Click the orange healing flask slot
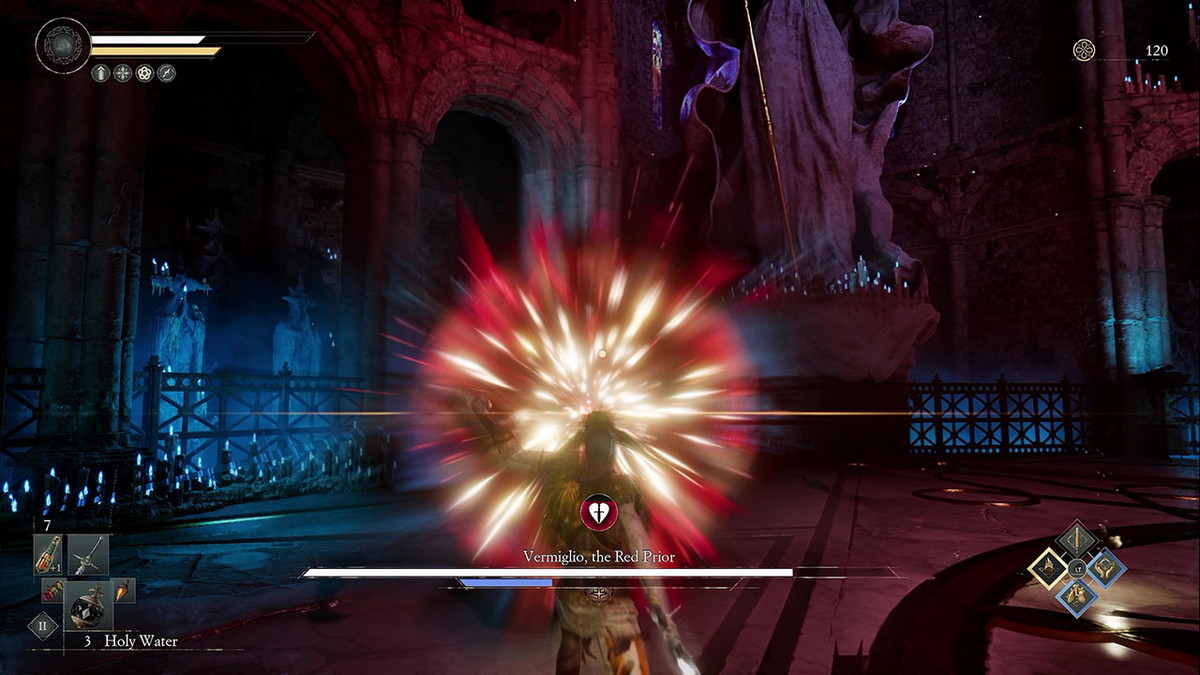Image resolution: width=1200 pixels, height=675 pixels. point(47,555)
